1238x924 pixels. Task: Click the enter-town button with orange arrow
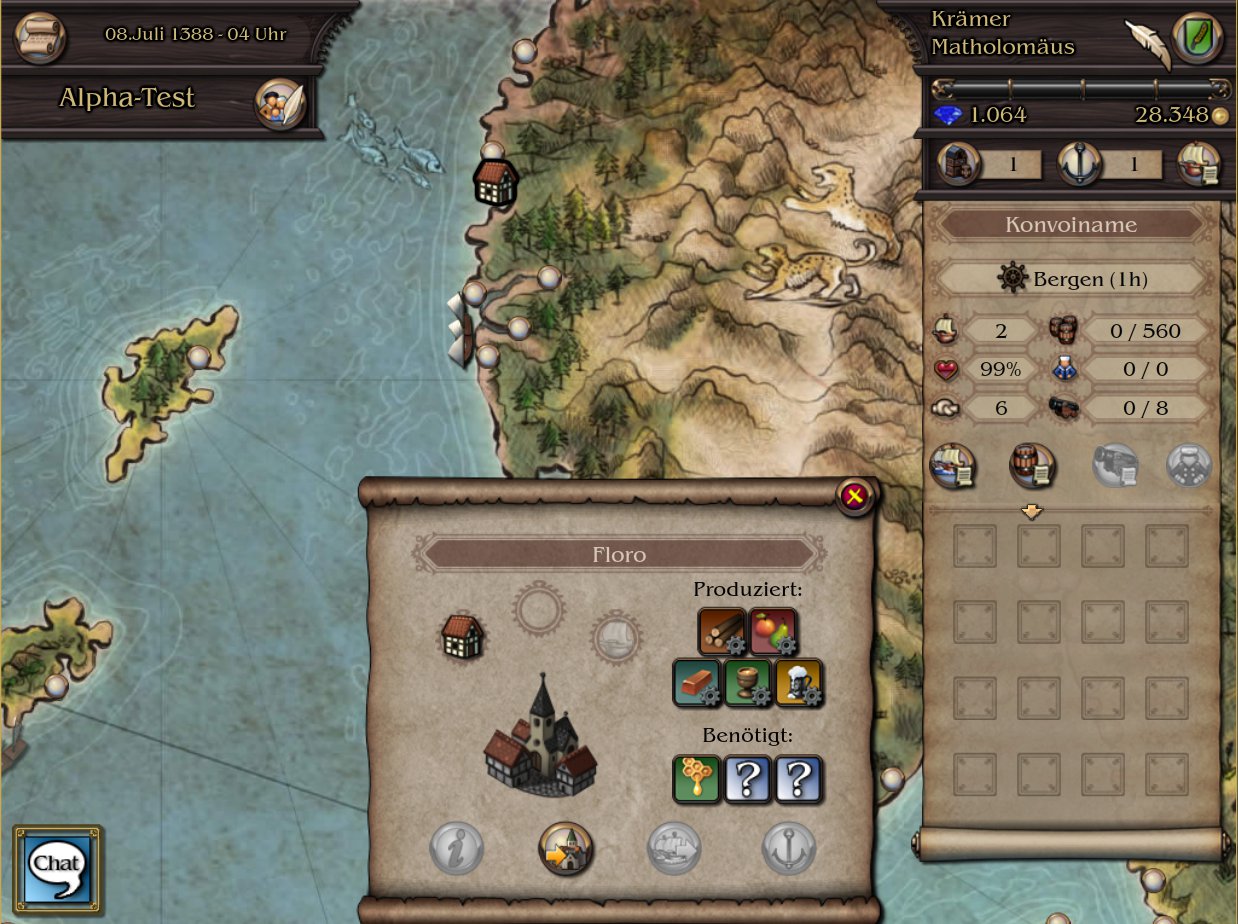(x=565, y=848)
